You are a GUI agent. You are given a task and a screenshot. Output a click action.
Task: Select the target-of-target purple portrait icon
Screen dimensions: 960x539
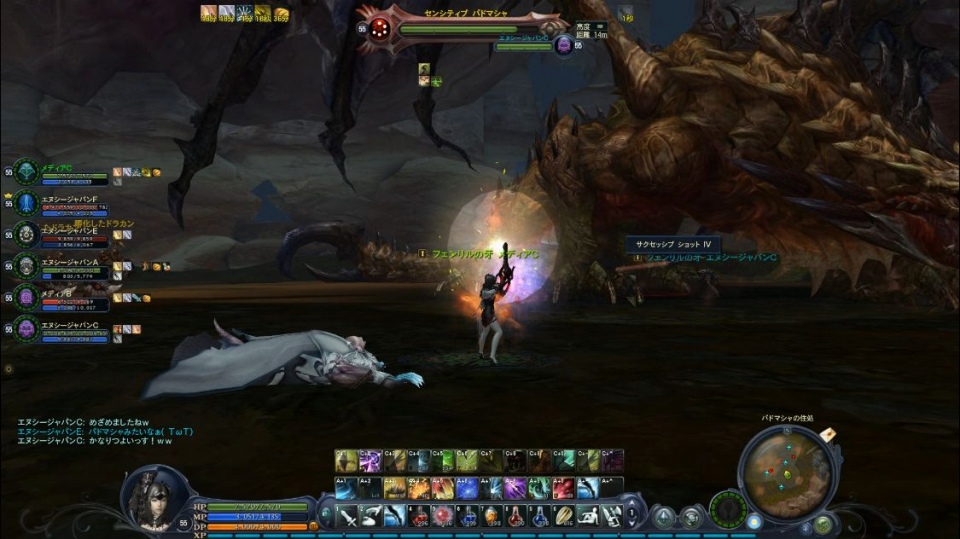pos(564,44)
